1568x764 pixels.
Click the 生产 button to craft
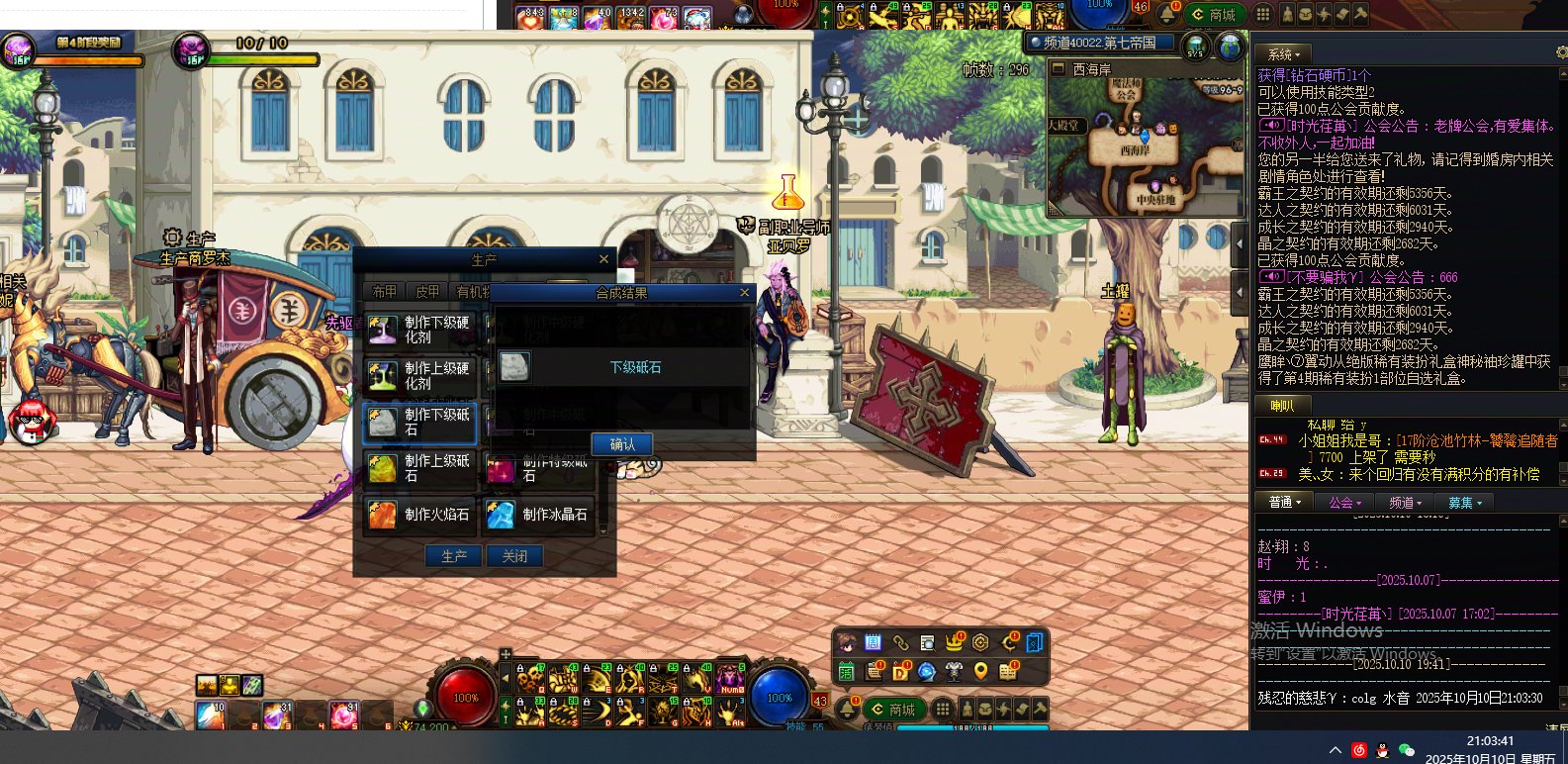[x=454, y=556]
